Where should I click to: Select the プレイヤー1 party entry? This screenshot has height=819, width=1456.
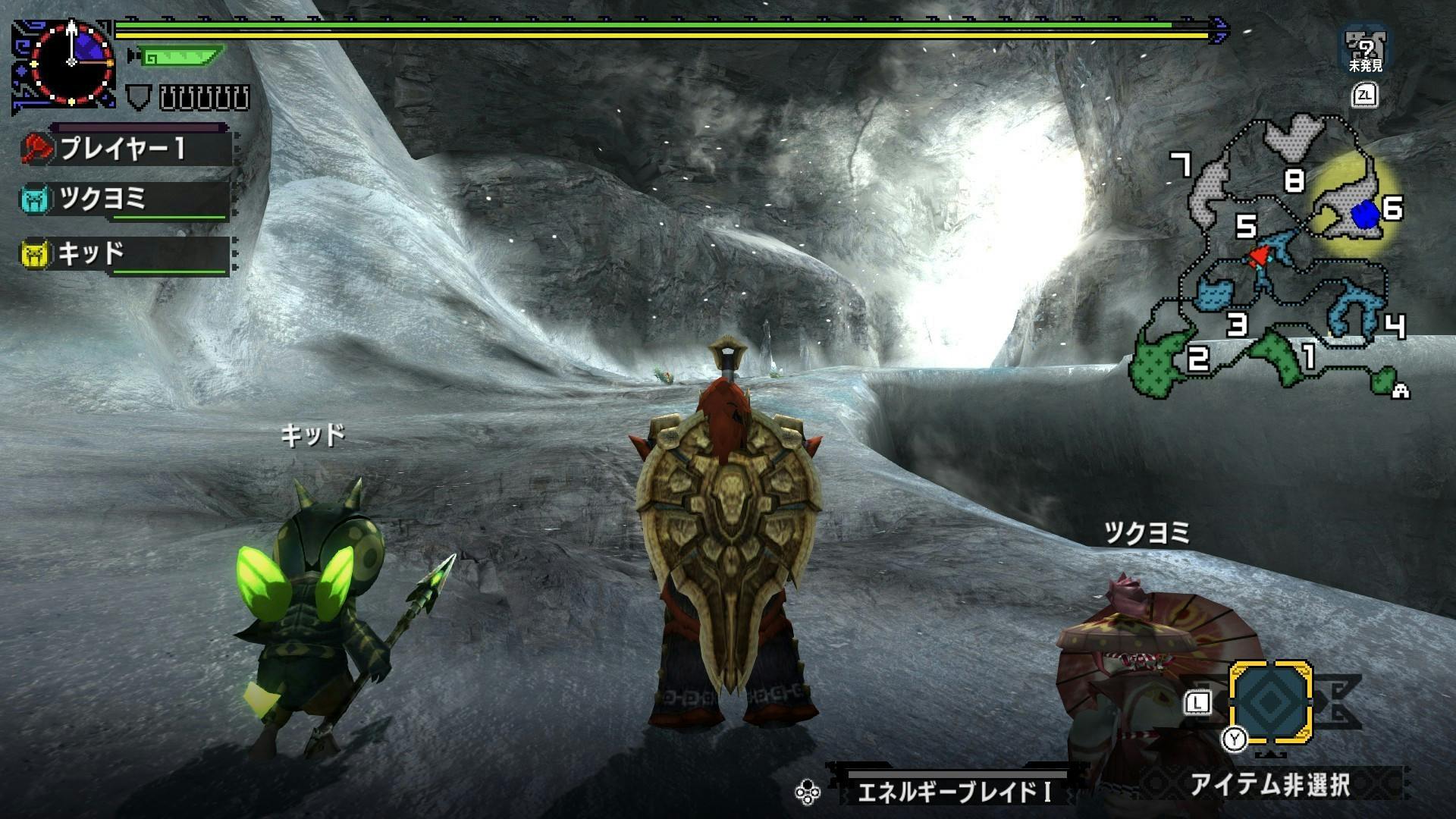125,149
